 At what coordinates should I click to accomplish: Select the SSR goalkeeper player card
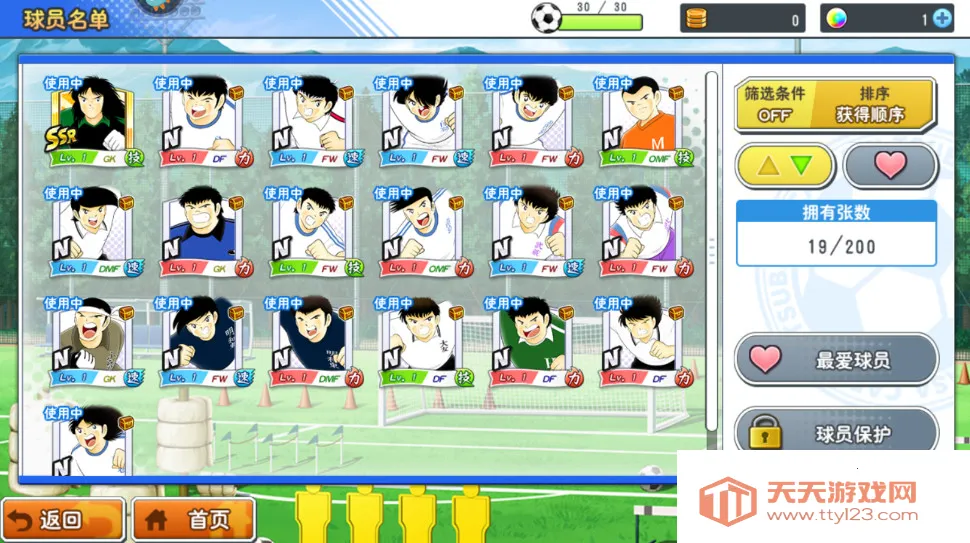click(x=89, y=123)
